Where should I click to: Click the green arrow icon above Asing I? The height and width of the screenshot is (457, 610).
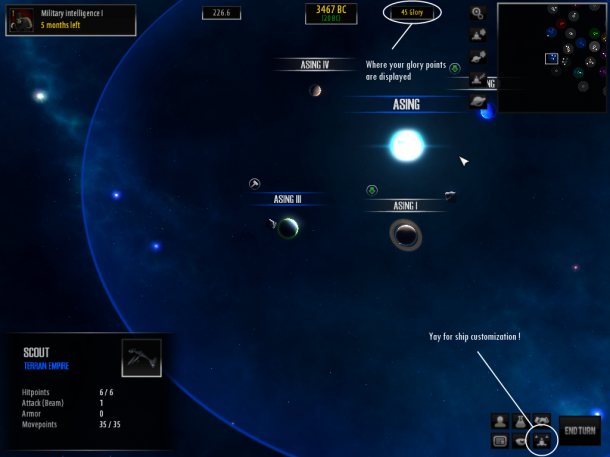tap(372, 189)
